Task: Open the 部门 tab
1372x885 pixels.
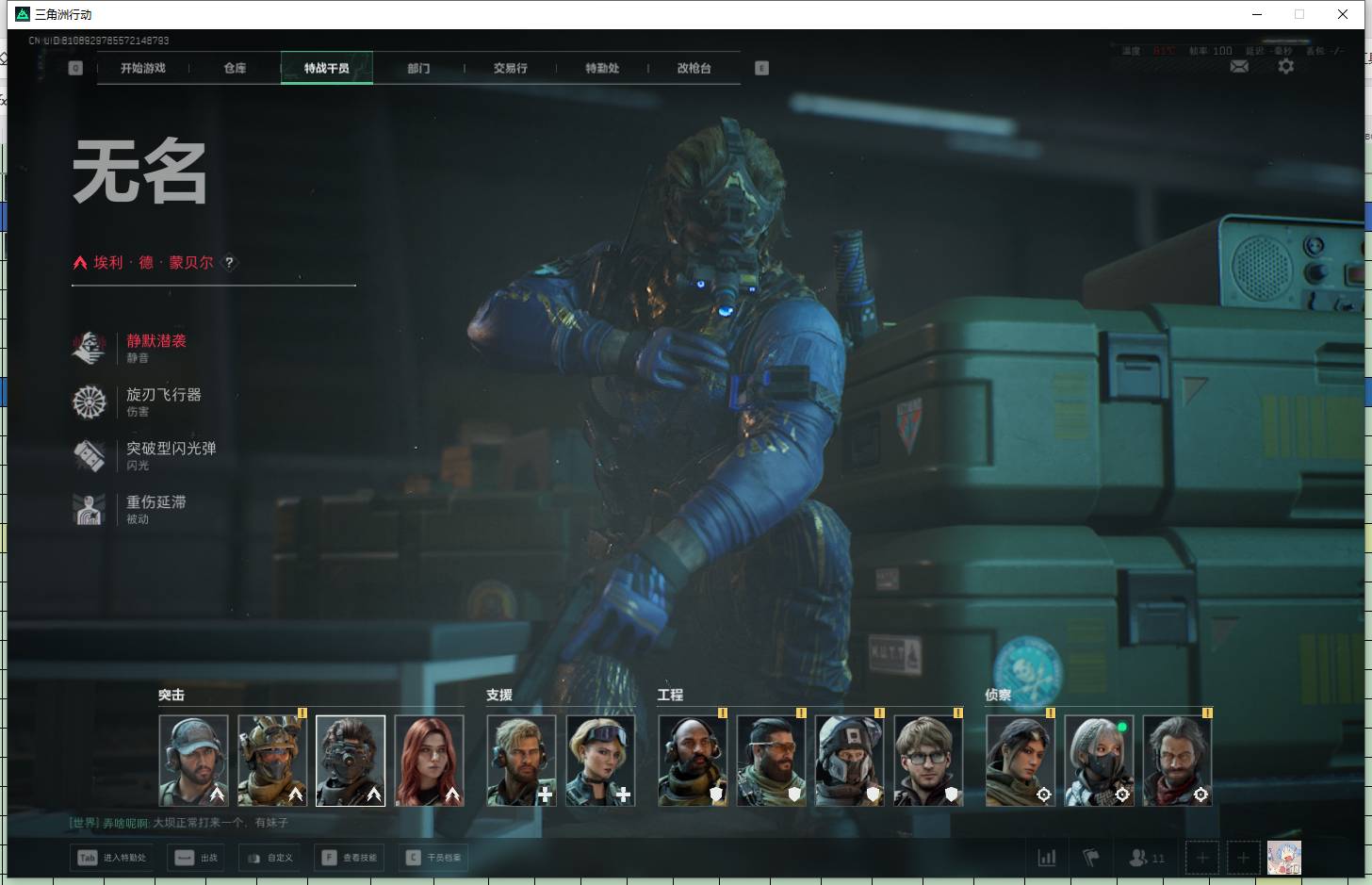Action: (x=418, y=68)
